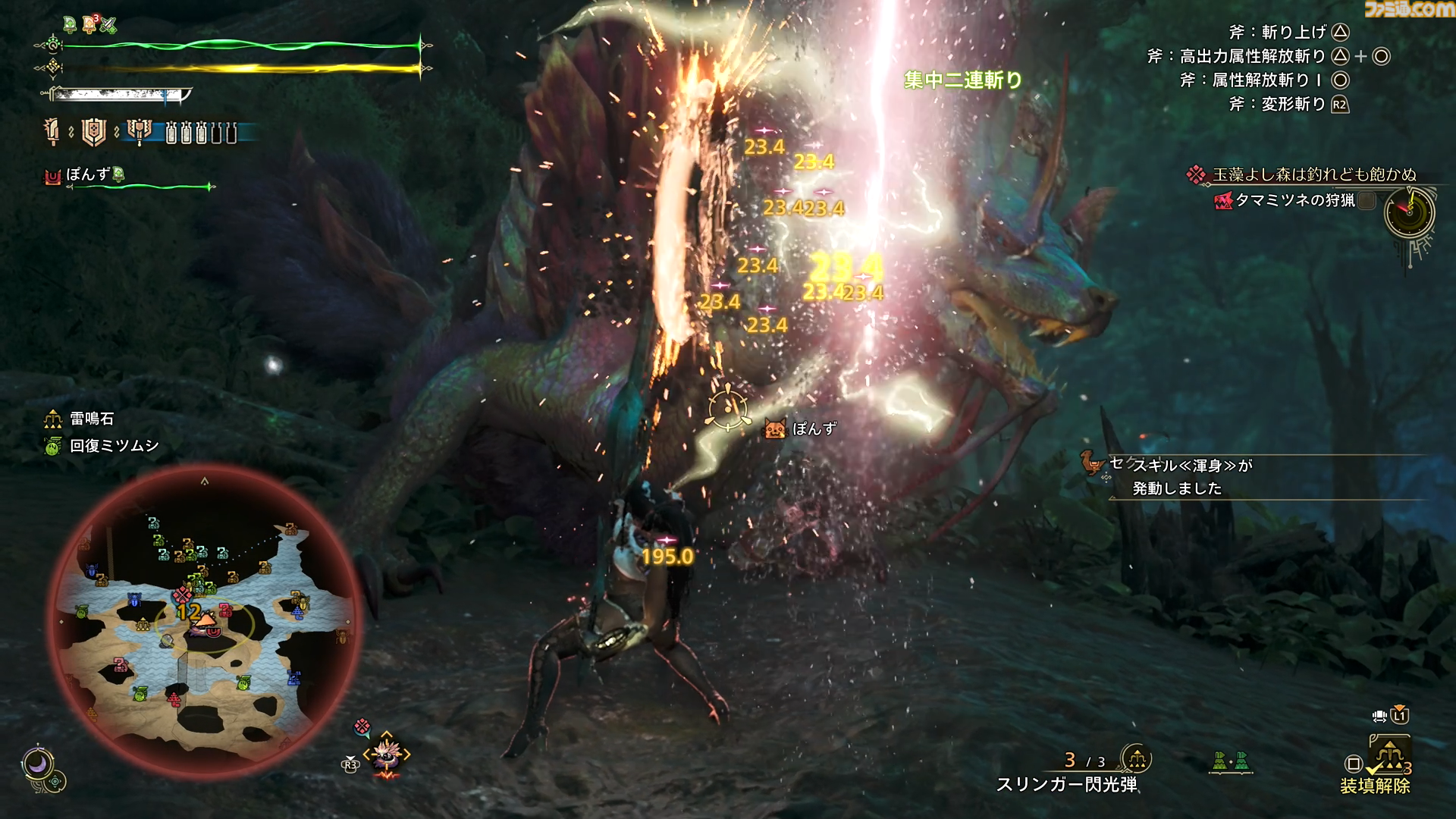Click the 装填解除 slinger ammo icon
Screen dimensions: 1456x819
(x=1388, y=758)
